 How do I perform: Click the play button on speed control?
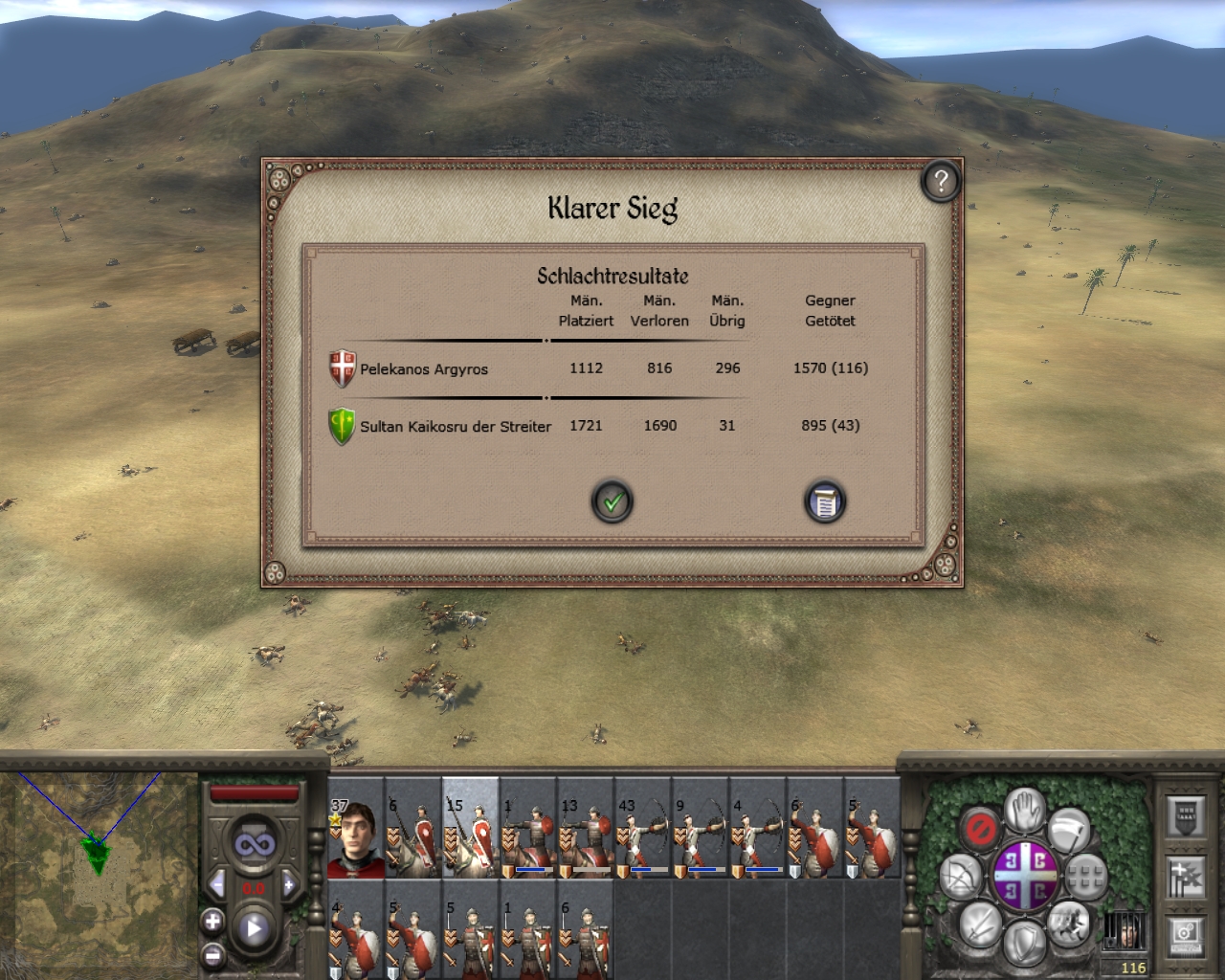254,928
